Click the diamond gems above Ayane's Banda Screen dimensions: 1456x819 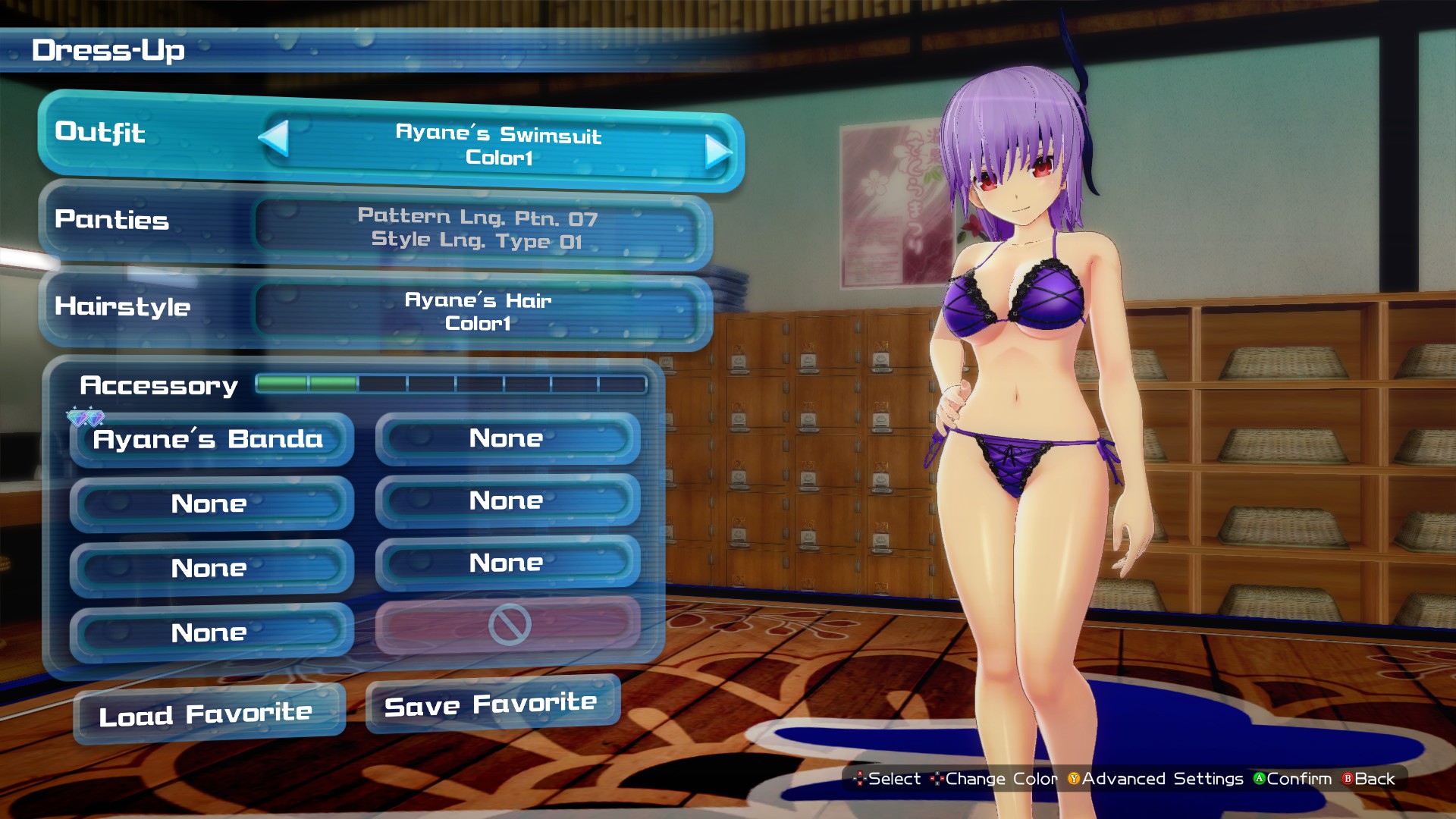[x=86, y=416]
